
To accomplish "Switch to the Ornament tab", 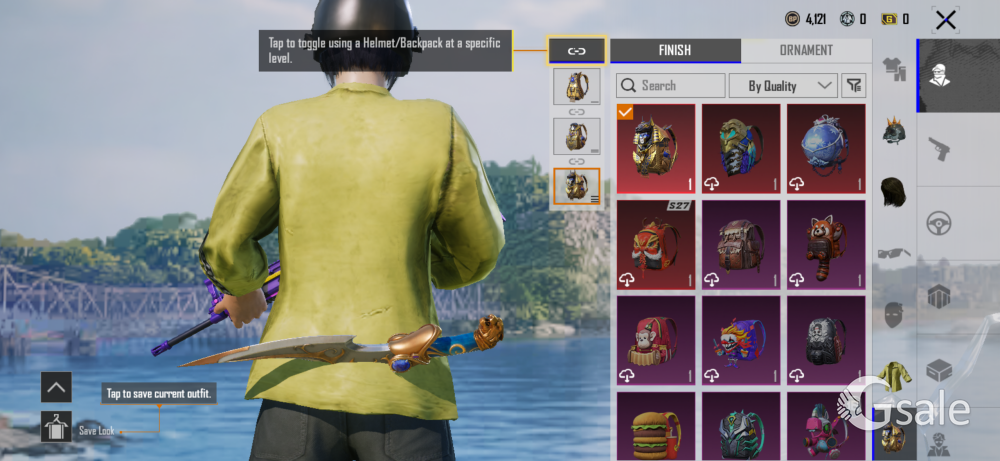I will [x=807, y=50].
